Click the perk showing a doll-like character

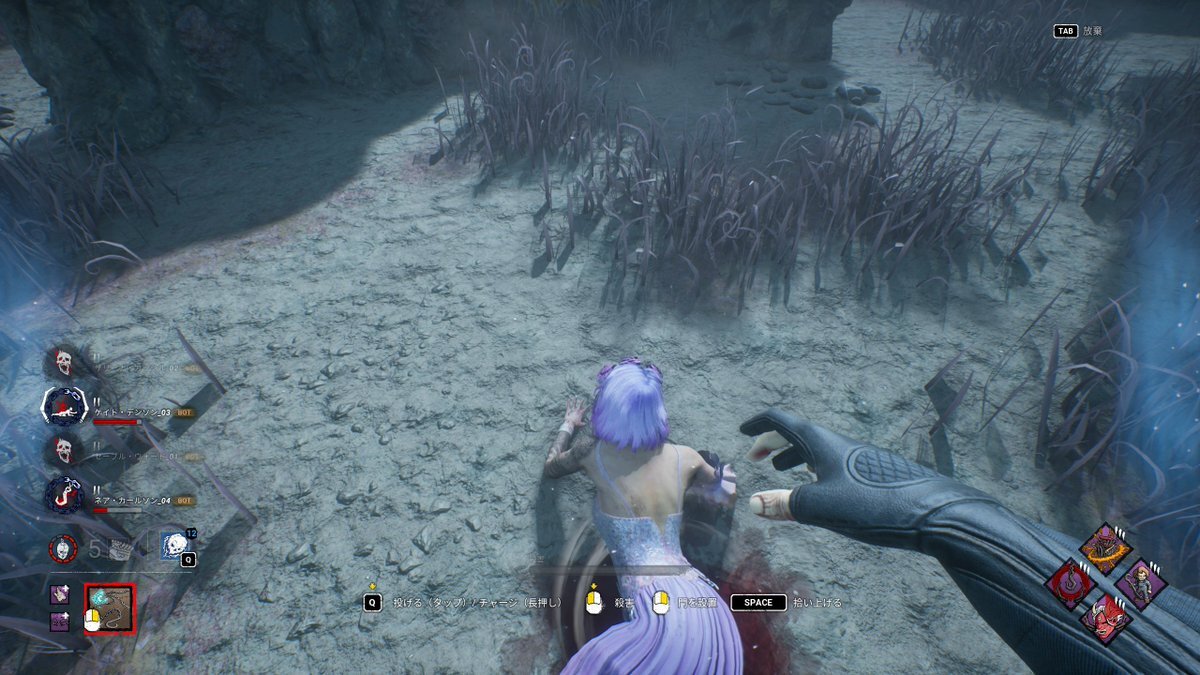point(1140,584)
